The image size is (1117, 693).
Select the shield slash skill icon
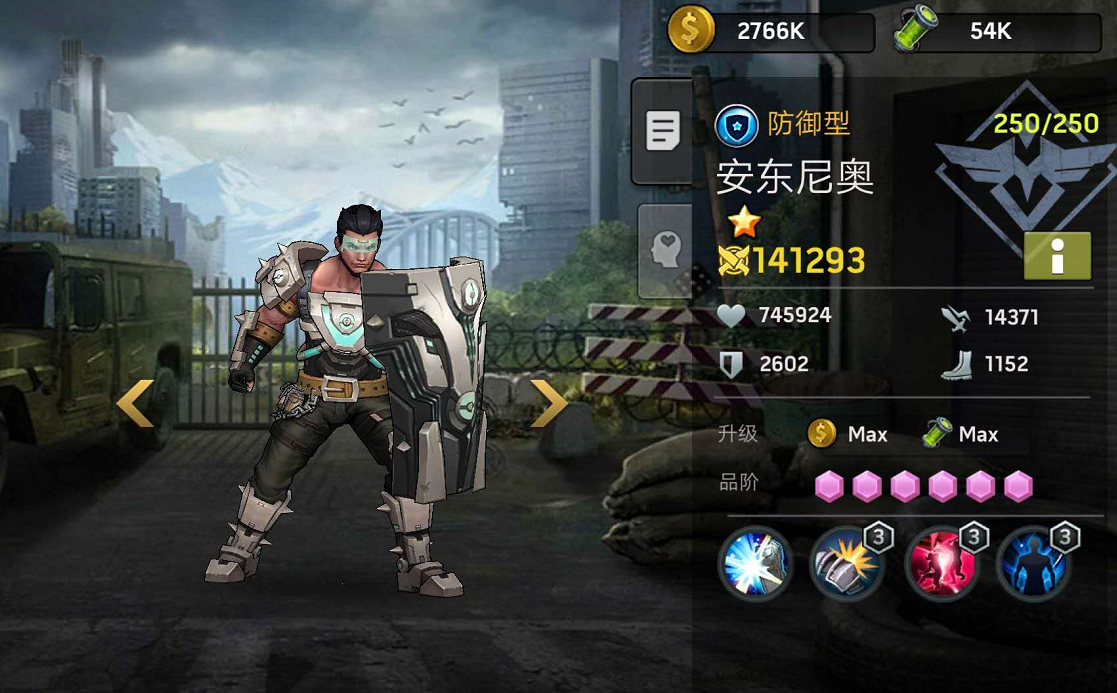[x=755, y=564]
